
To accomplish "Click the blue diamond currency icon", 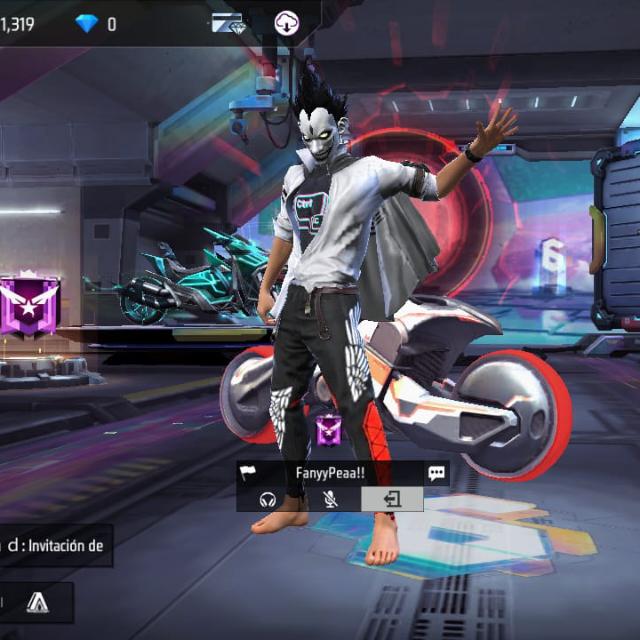I will (87, 23).
